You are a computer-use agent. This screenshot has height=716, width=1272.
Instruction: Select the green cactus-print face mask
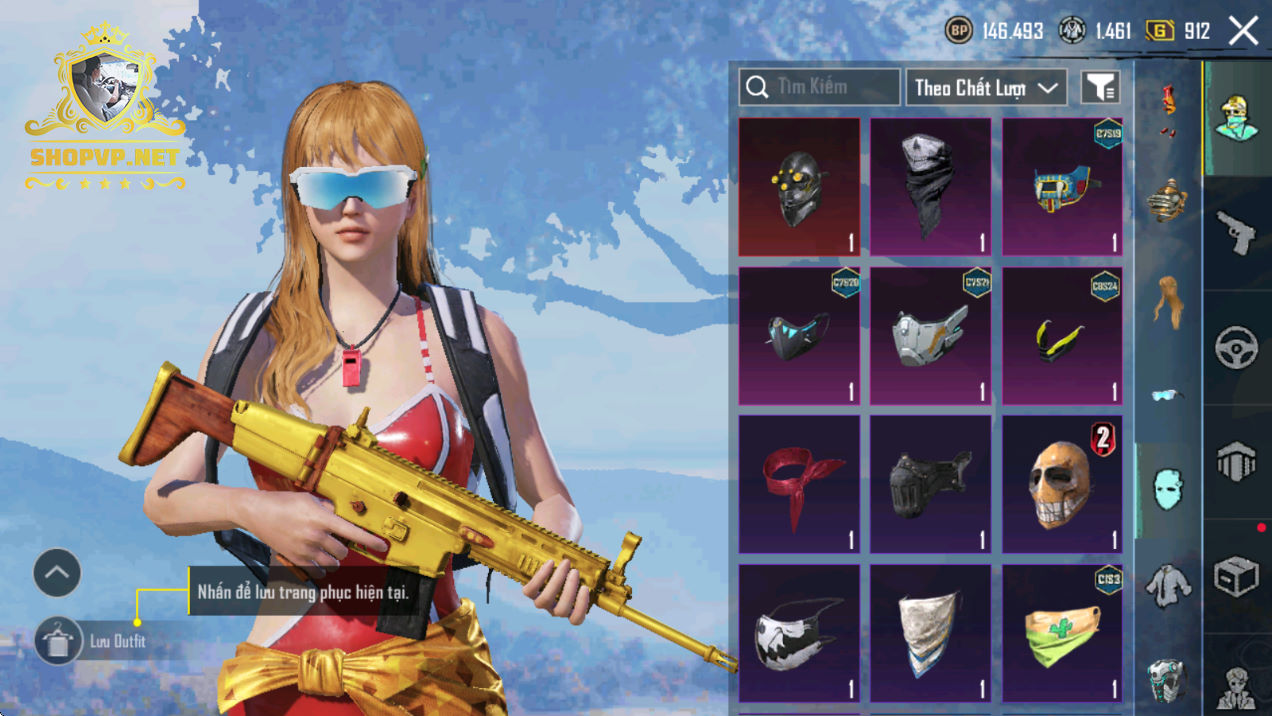tap(1062, 633)
